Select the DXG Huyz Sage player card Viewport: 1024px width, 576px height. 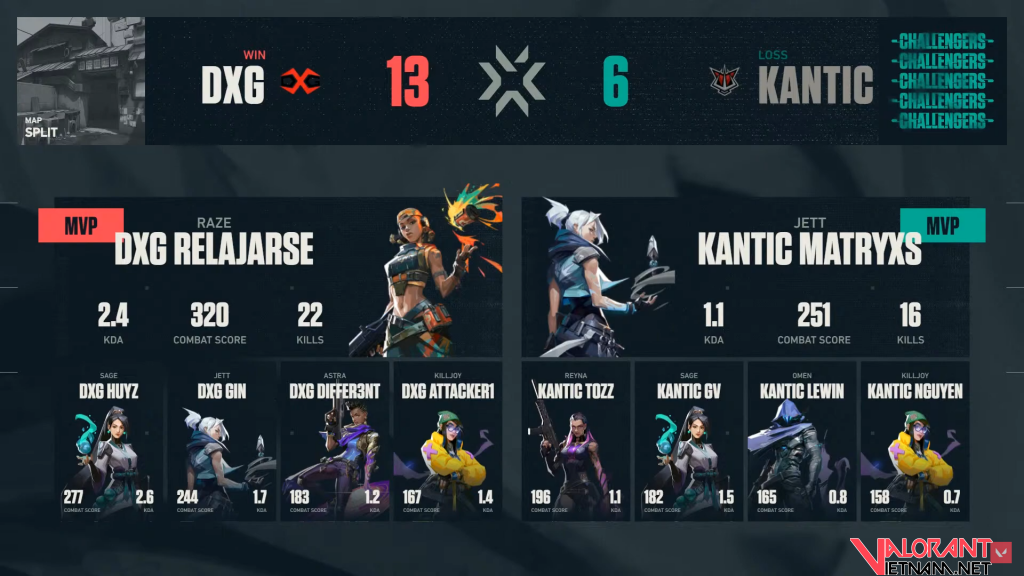point(109,441)
